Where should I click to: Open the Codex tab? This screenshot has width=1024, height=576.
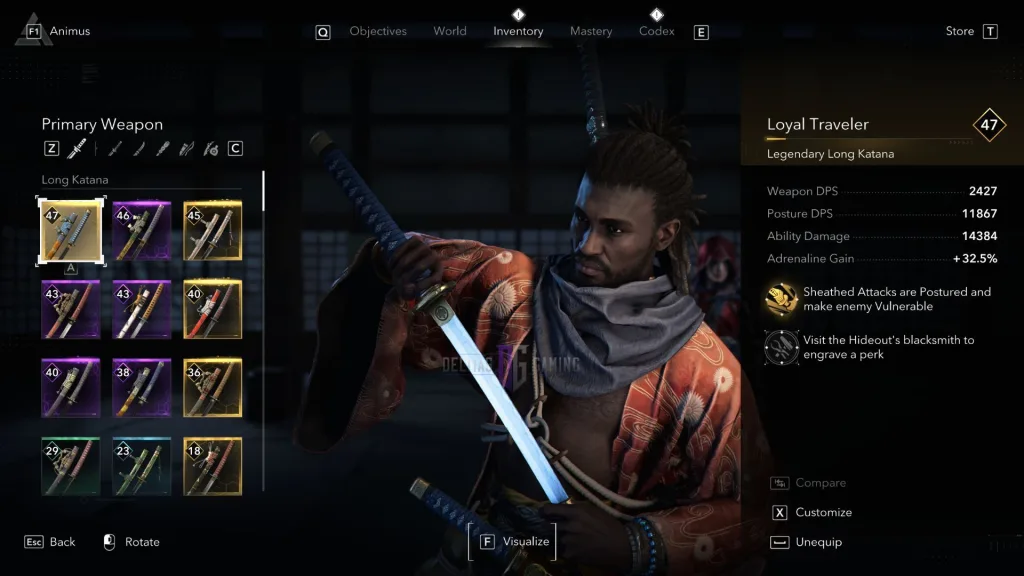656,31
